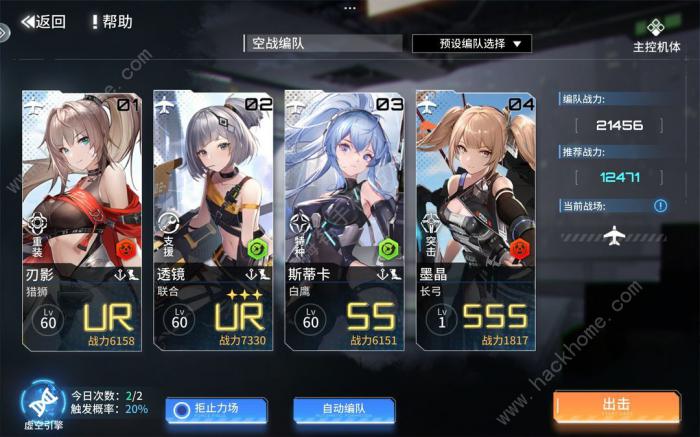Select the 刃影 character card
700x437 pixels.
pos(81,220)
